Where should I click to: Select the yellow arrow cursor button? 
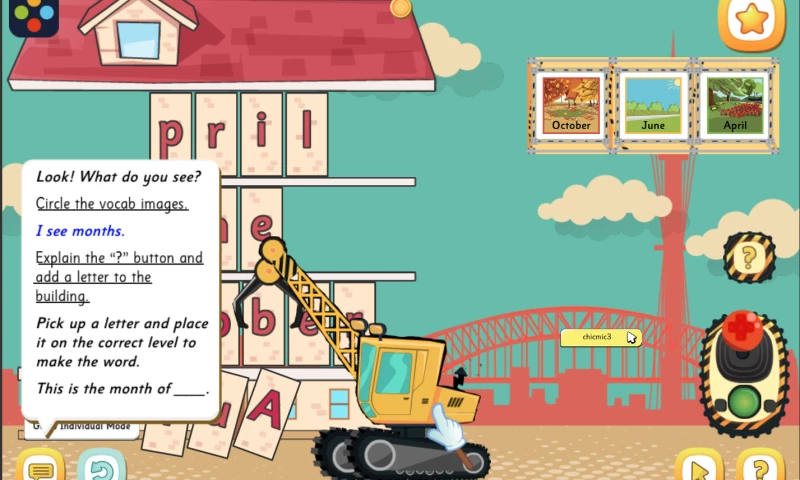click(x=699, y=467)
